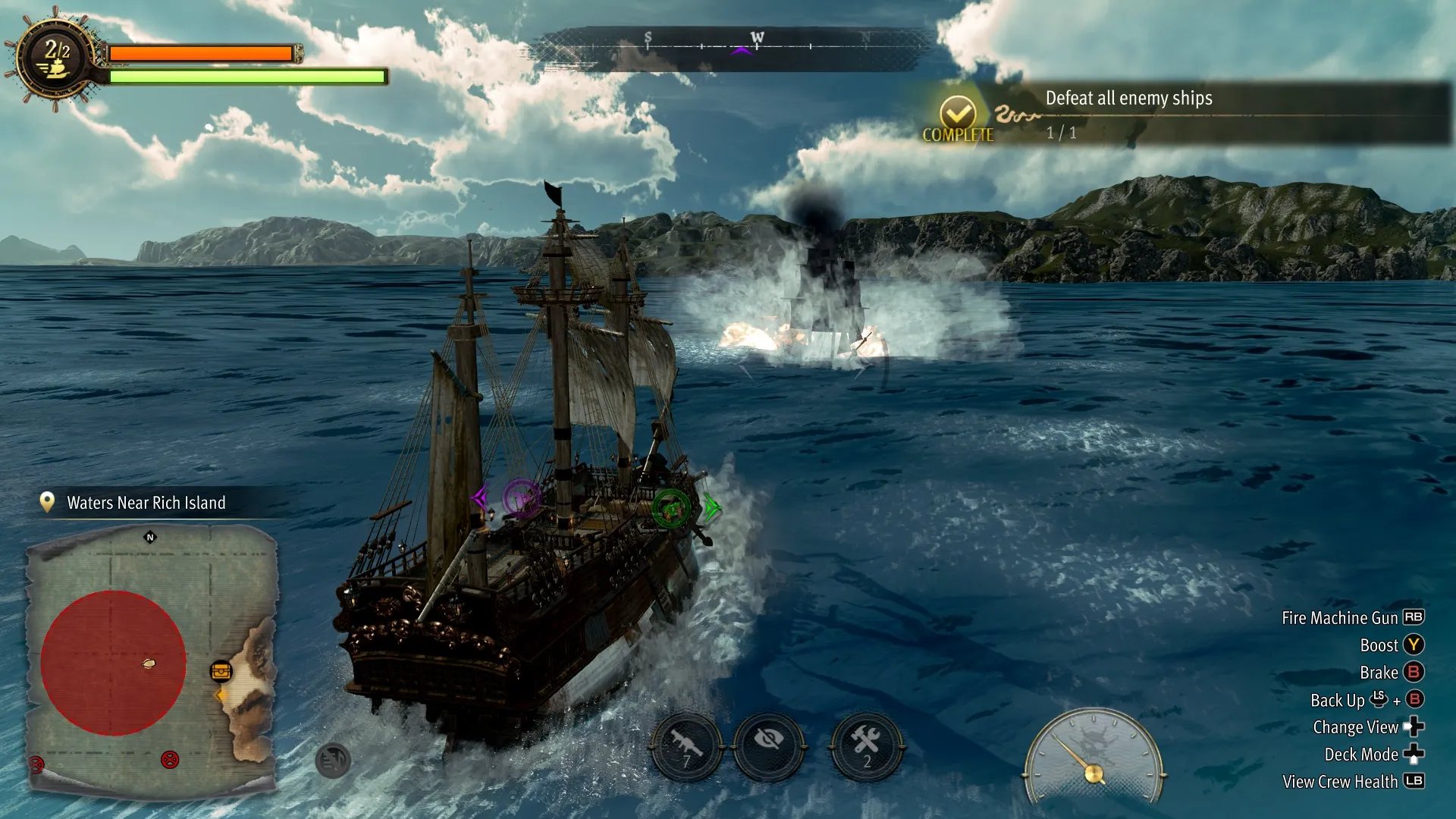Click the compass heading strip
Screen dimensions: 1456x819
click(732, 47)
